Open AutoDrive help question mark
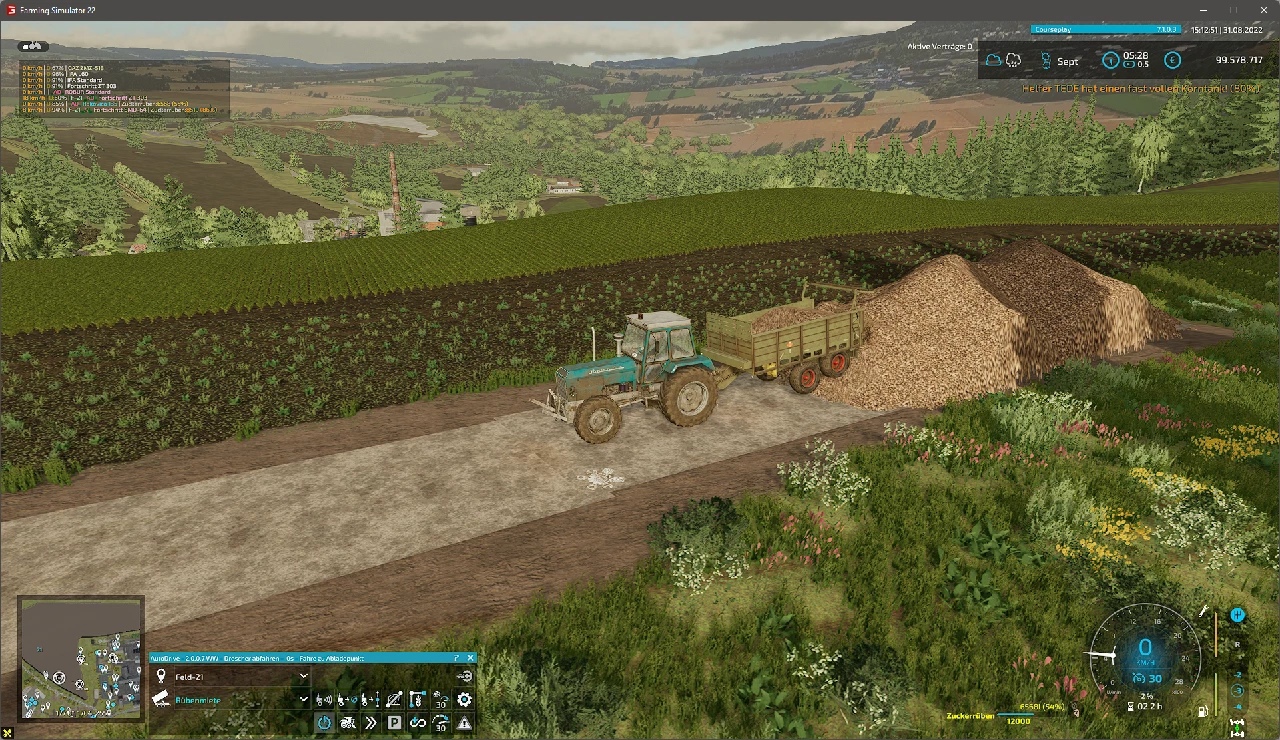This screenshot has height=740, width=1280. 457,658
